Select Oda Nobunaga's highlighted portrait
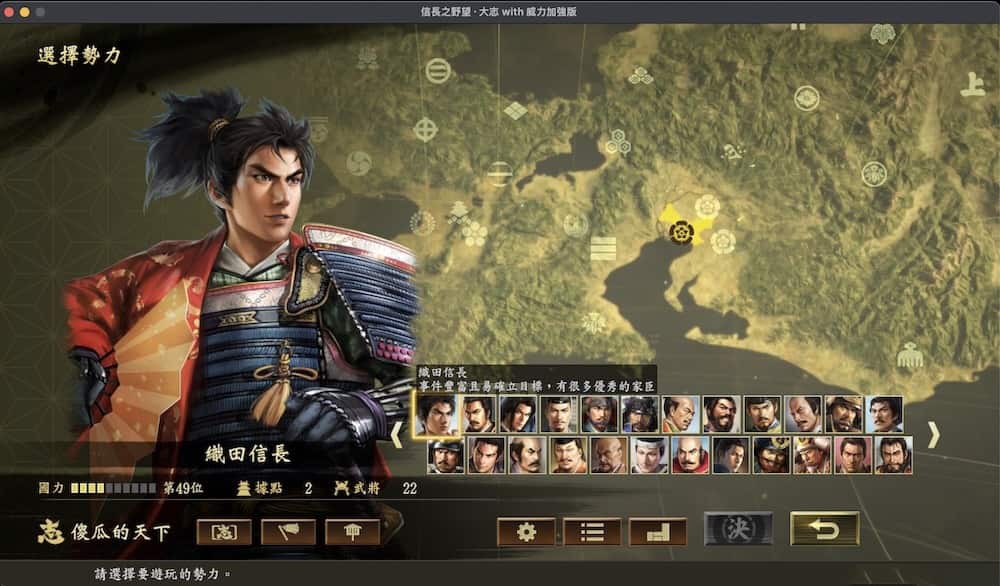 click(436, 414)
